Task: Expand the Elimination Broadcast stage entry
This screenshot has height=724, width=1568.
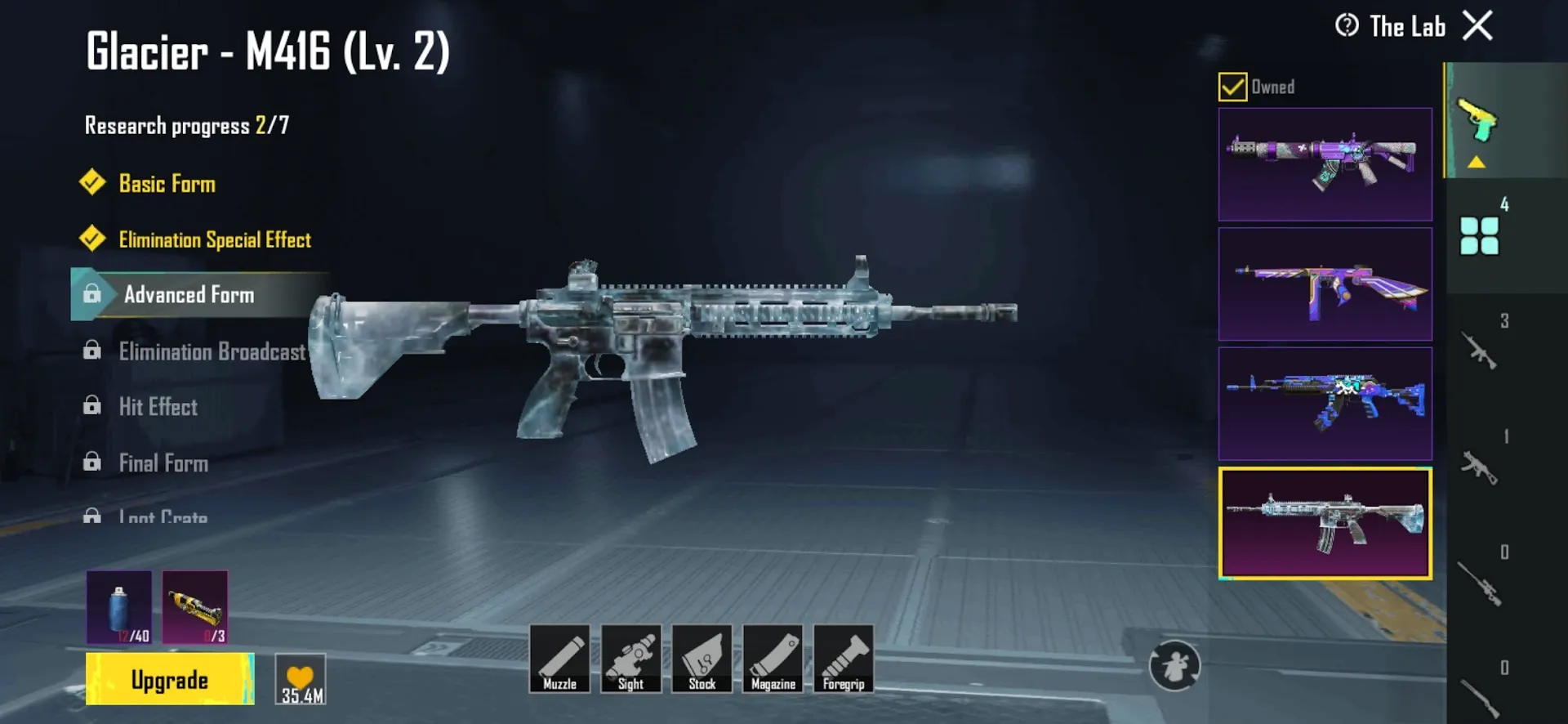Action: (212, 351)
